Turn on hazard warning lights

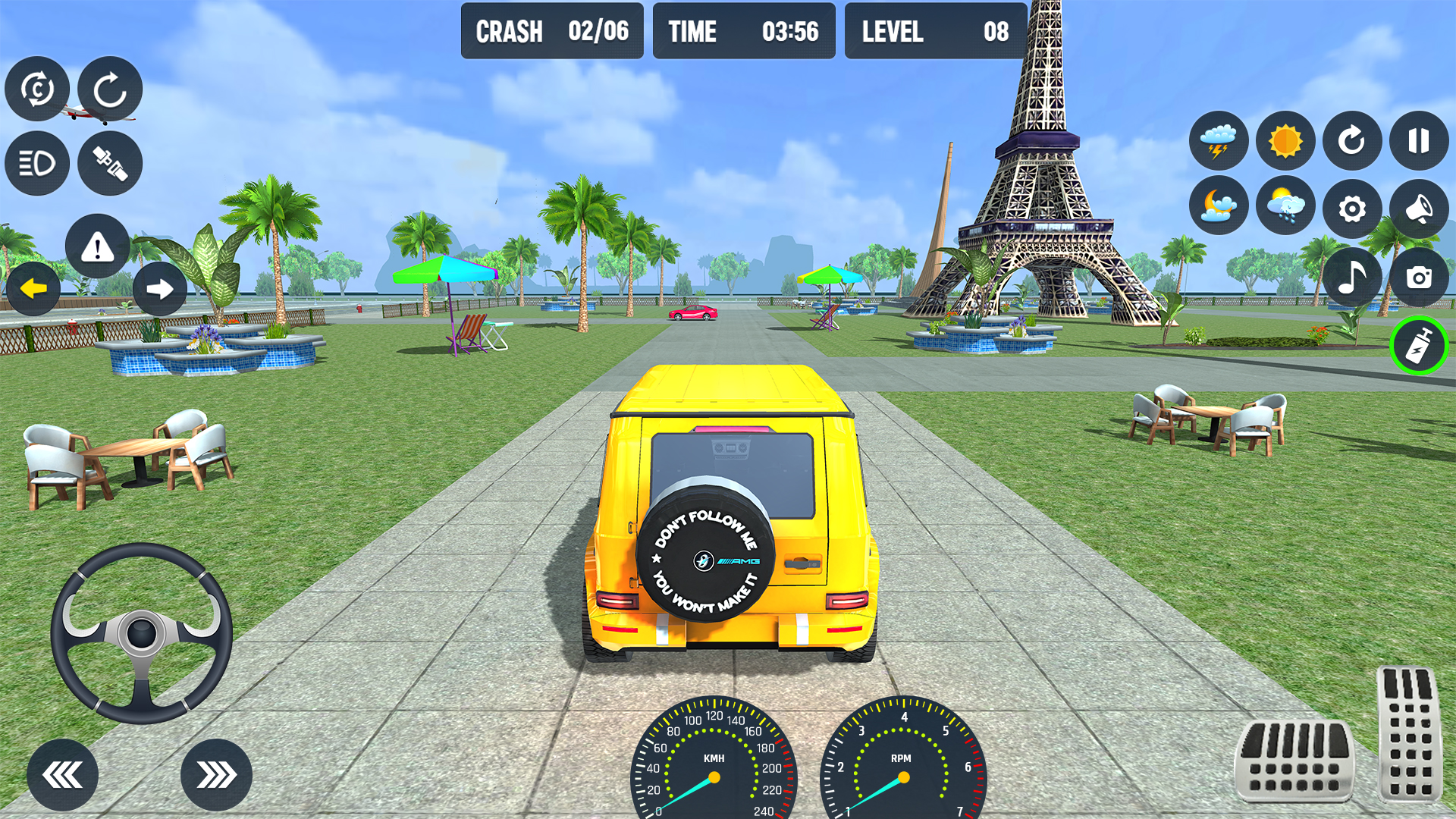(98, 246)
